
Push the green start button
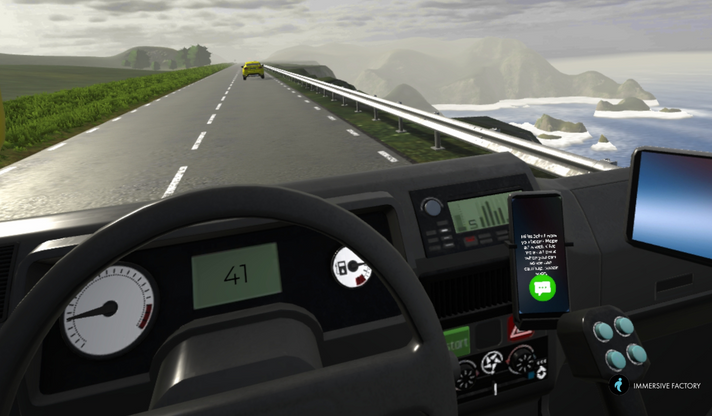pyautogui.click(x=457, y=343)
